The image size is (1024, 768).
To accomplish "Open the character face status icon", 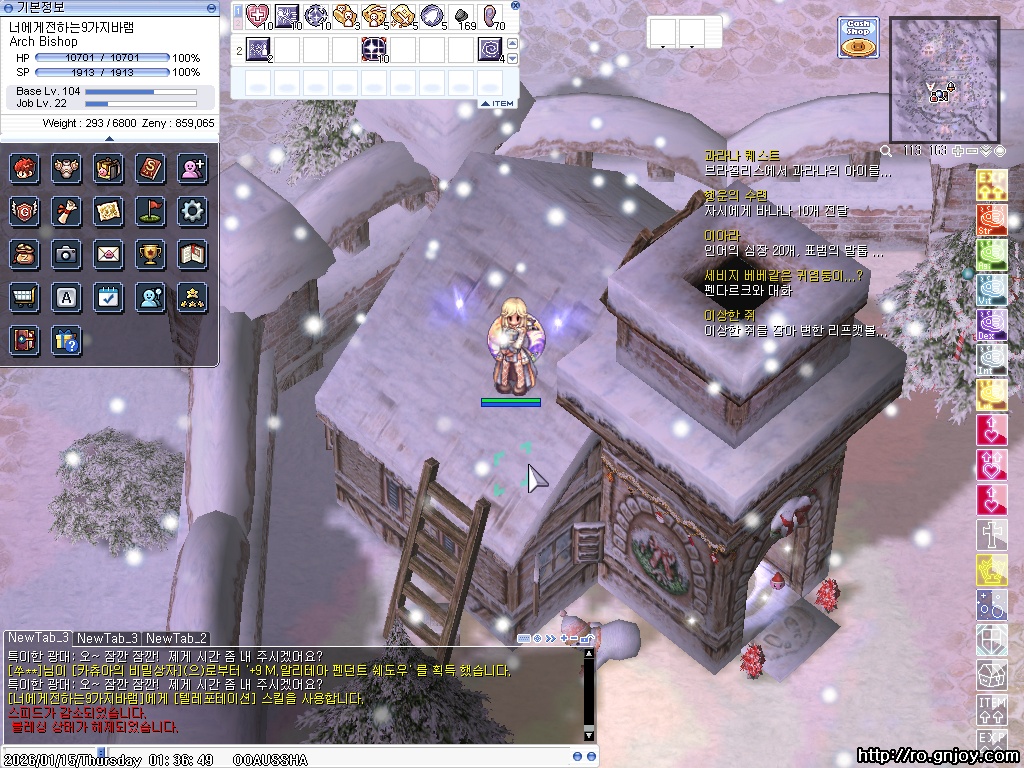I will coord(24,167).
